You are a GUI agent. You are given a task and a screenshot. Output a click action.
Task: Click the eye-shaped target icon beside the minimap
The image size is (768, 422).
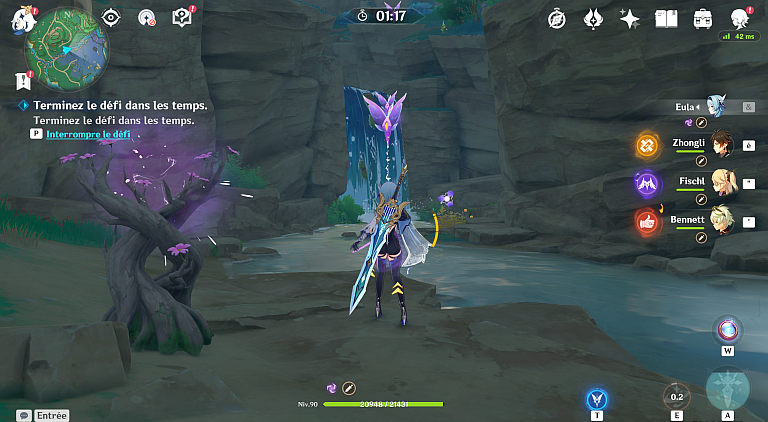(x=112, y=17)
